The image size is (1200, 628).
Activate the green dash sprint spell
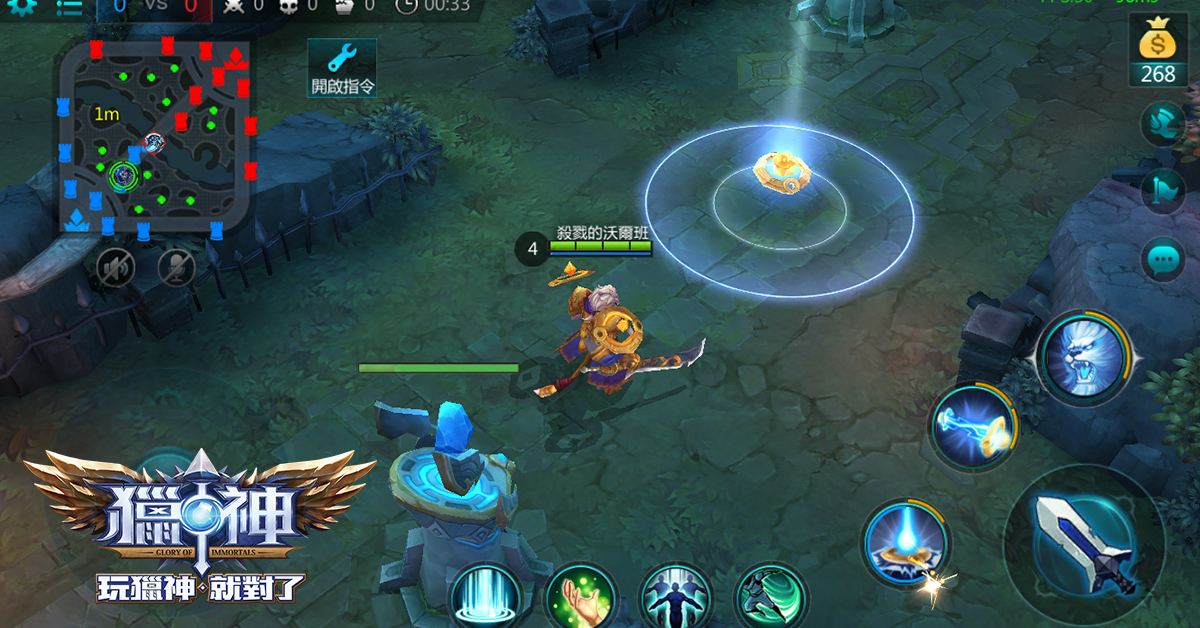coord(770,598)
